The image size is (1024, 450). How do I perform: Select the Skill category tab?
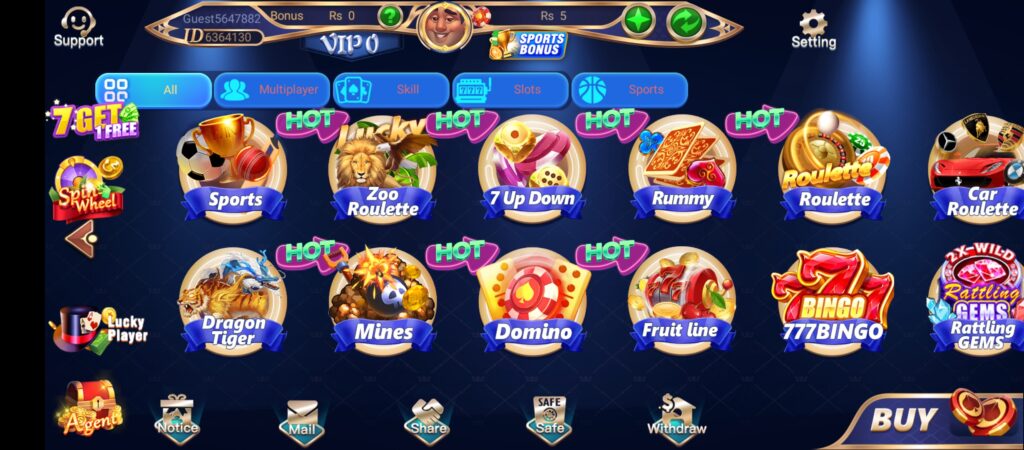coord(391,90)
